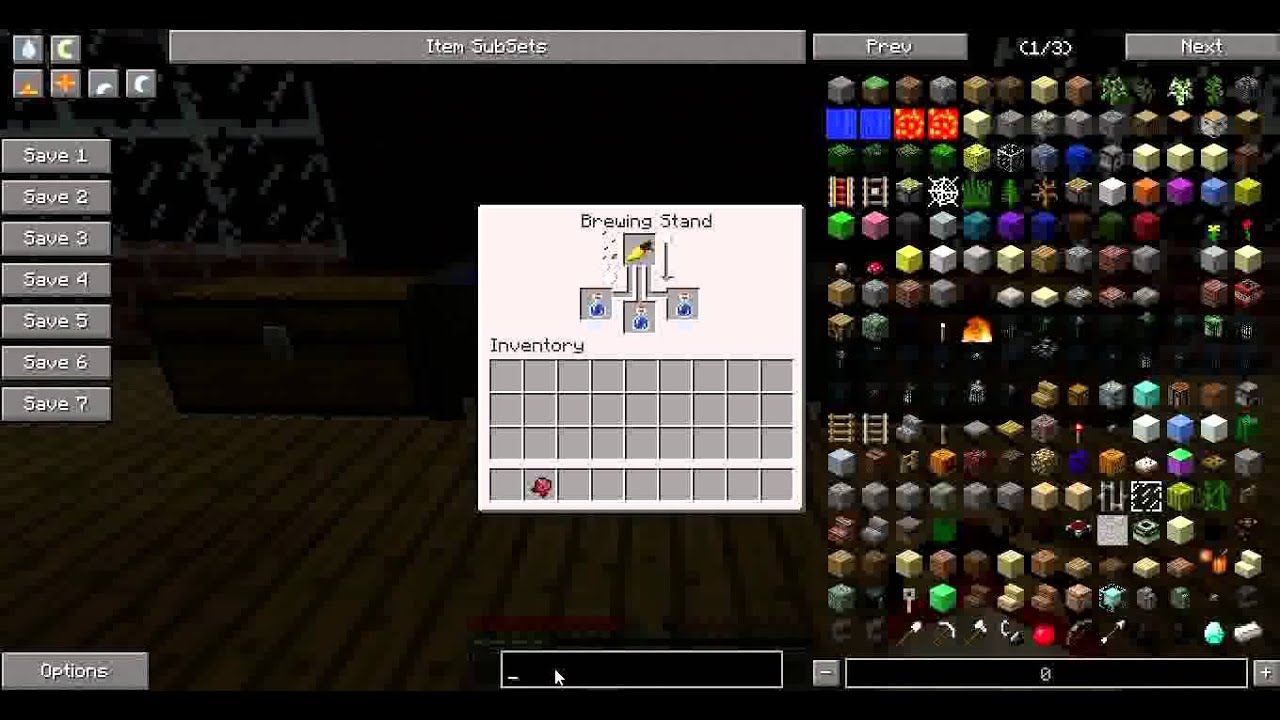This screenshot has width=1280, height=720.
Task: Select the cobweb item
Action: [x=944, y=193]
